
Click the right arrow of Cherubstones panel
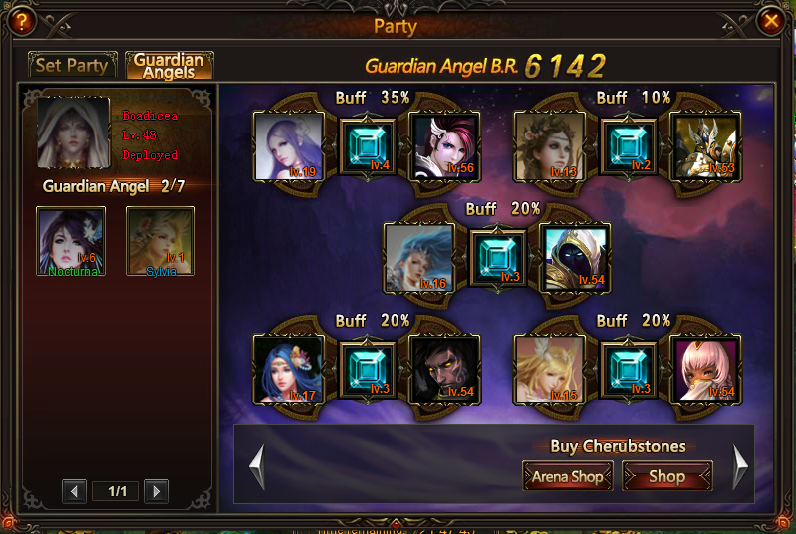[741, 467]
